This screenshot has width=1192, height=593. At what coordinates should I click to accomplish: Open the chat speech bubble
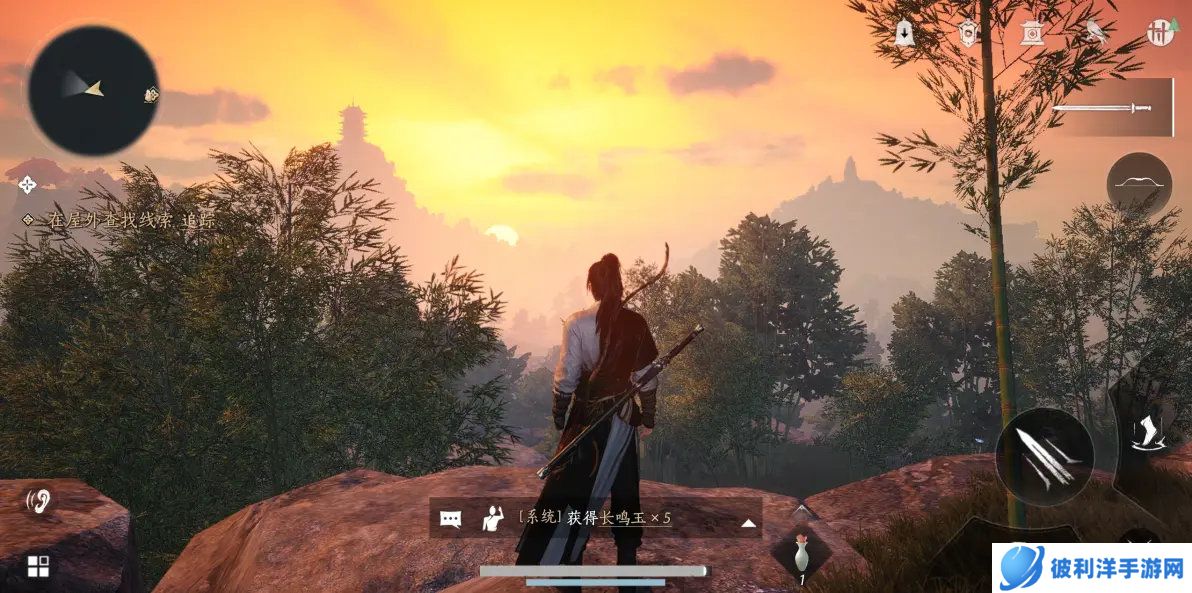(x=451, y=519)
